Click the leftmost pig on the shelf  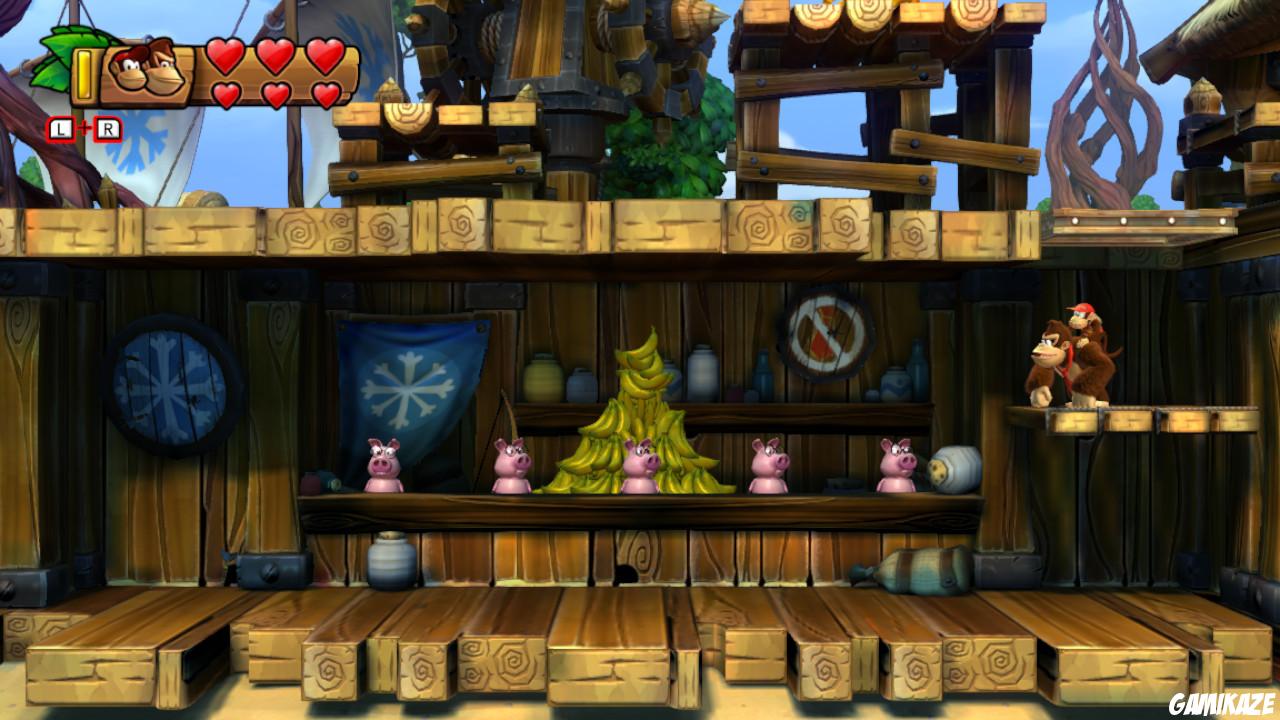point(380,462)
